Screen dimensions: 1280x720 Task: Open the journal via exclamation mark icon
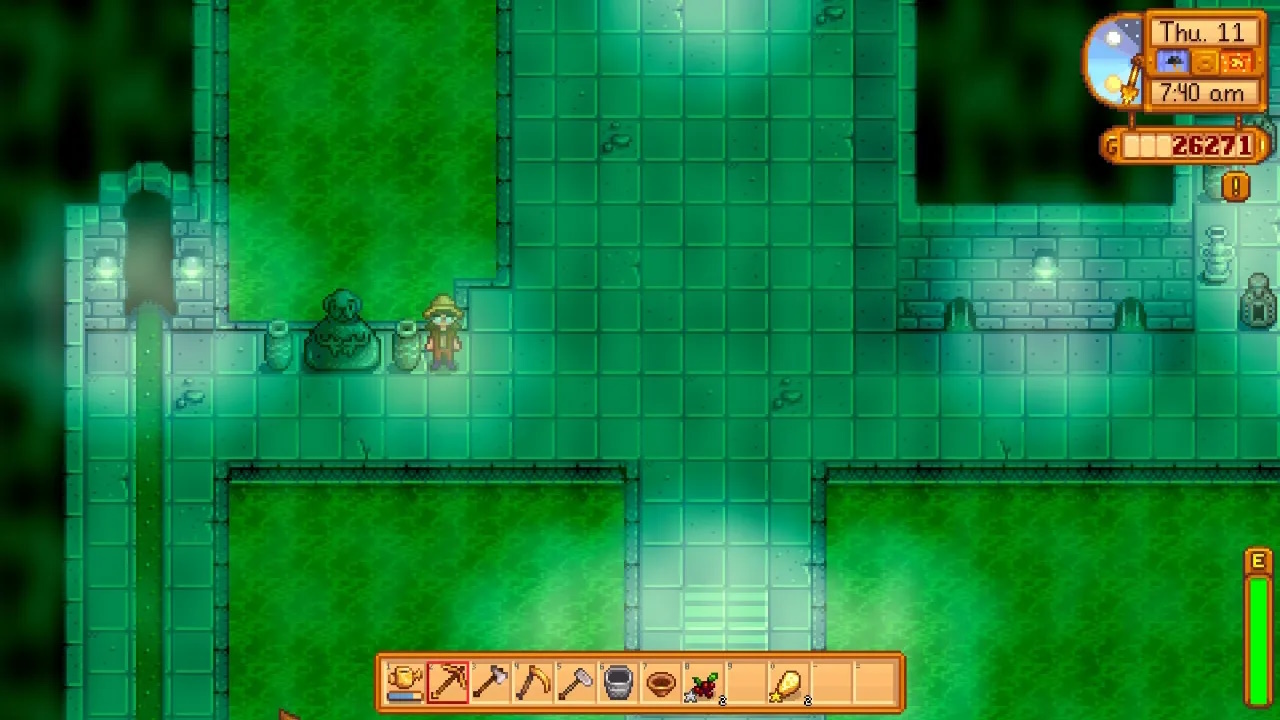(x=1234, y=186)
